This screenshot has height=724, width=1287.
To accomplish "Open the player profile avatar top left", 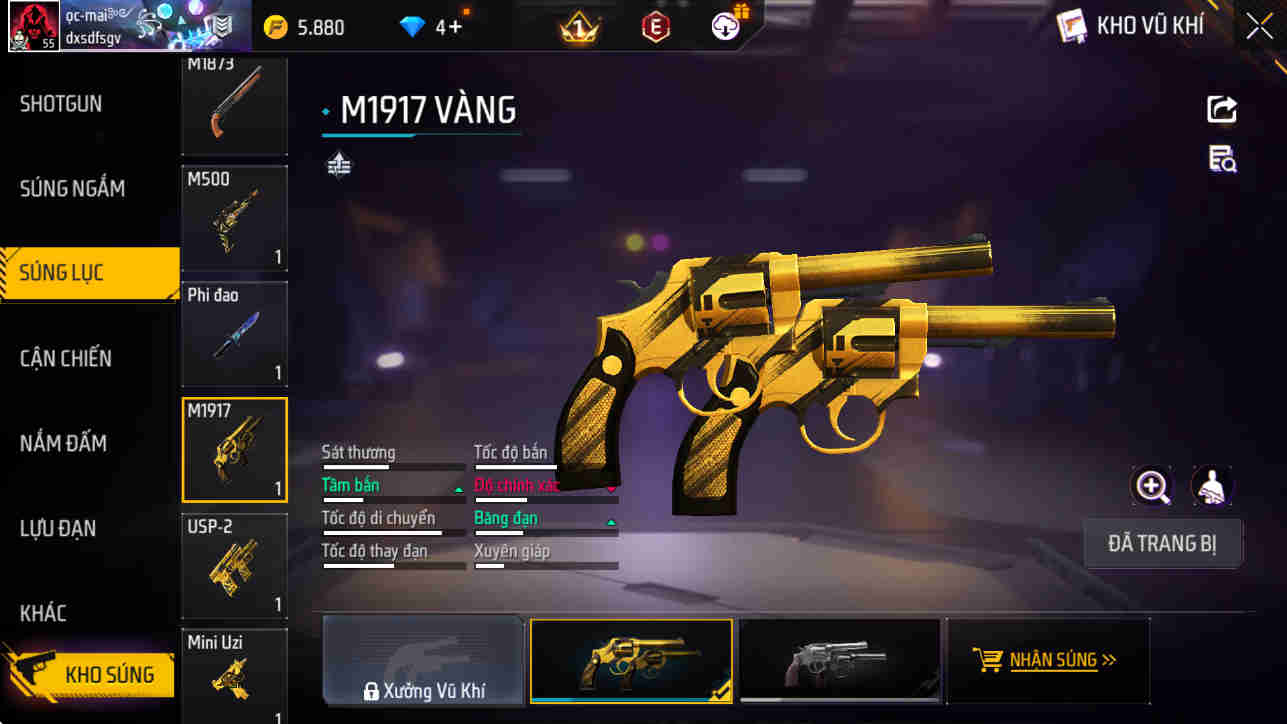I will click(34, 26).
